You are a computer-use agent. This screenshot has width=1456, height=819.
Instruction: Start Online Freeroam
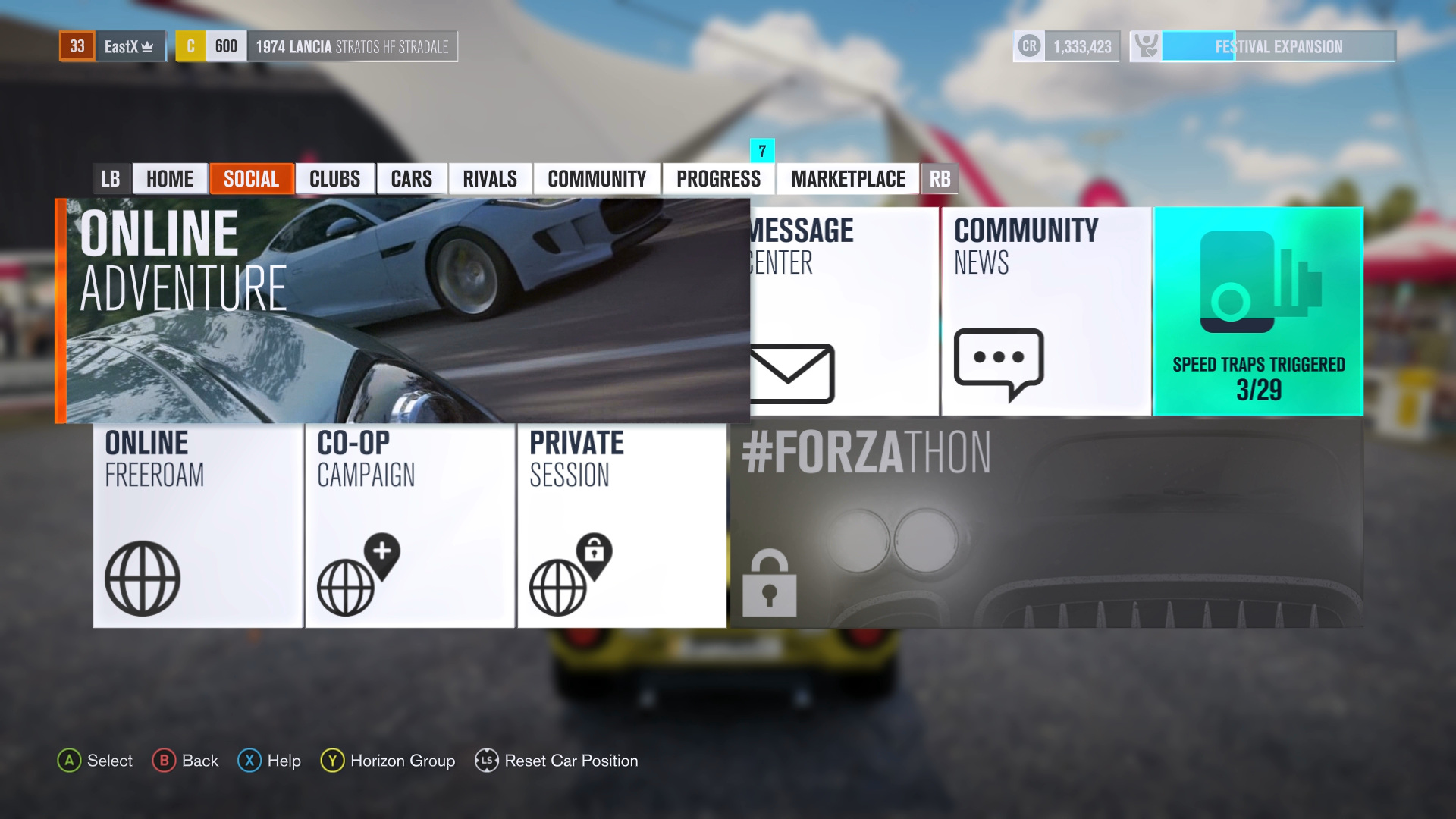coord(198,525)
